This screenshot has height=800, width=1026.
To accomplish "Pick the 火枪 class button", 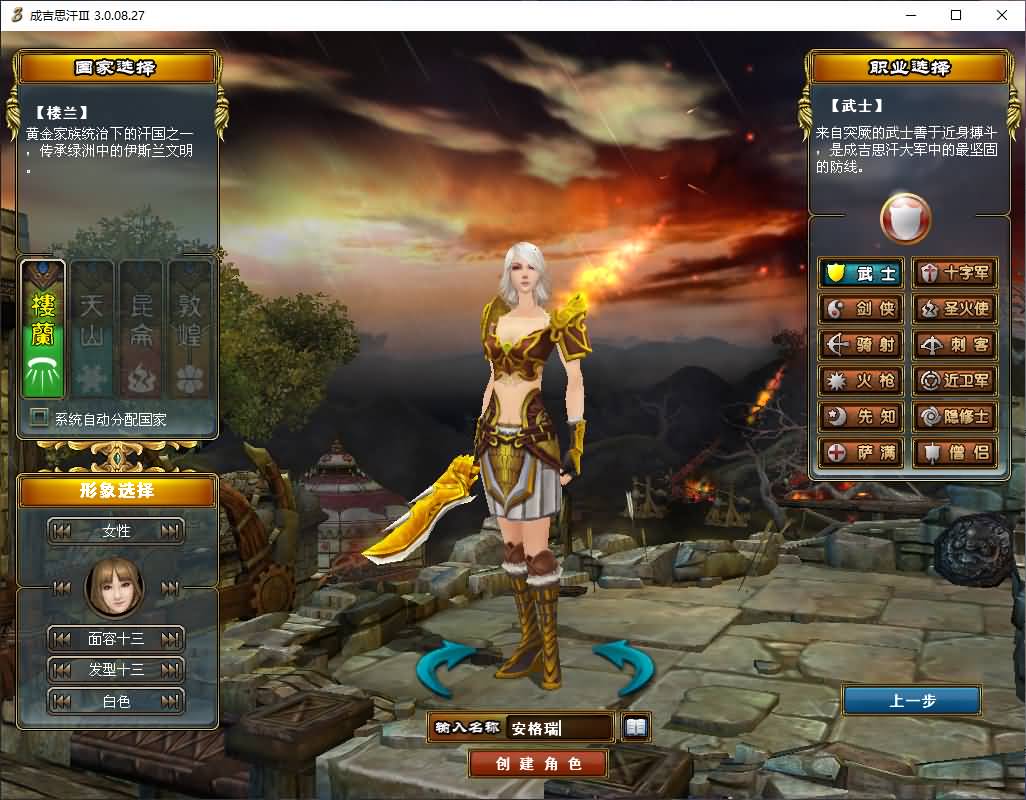I will click(x=861, y=381).
